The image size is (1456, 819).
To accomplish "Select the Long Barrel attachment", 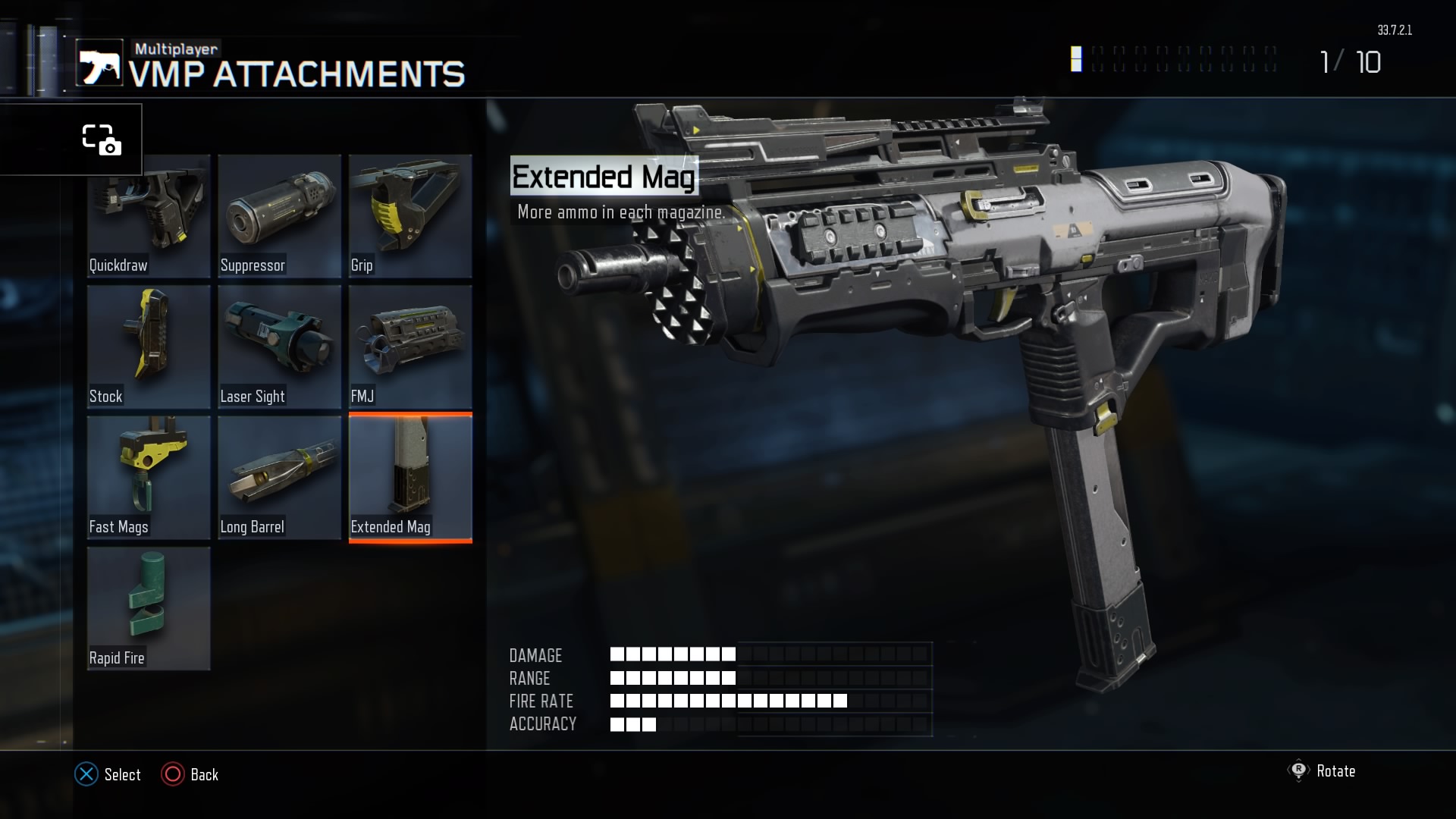I will point(279,477).
